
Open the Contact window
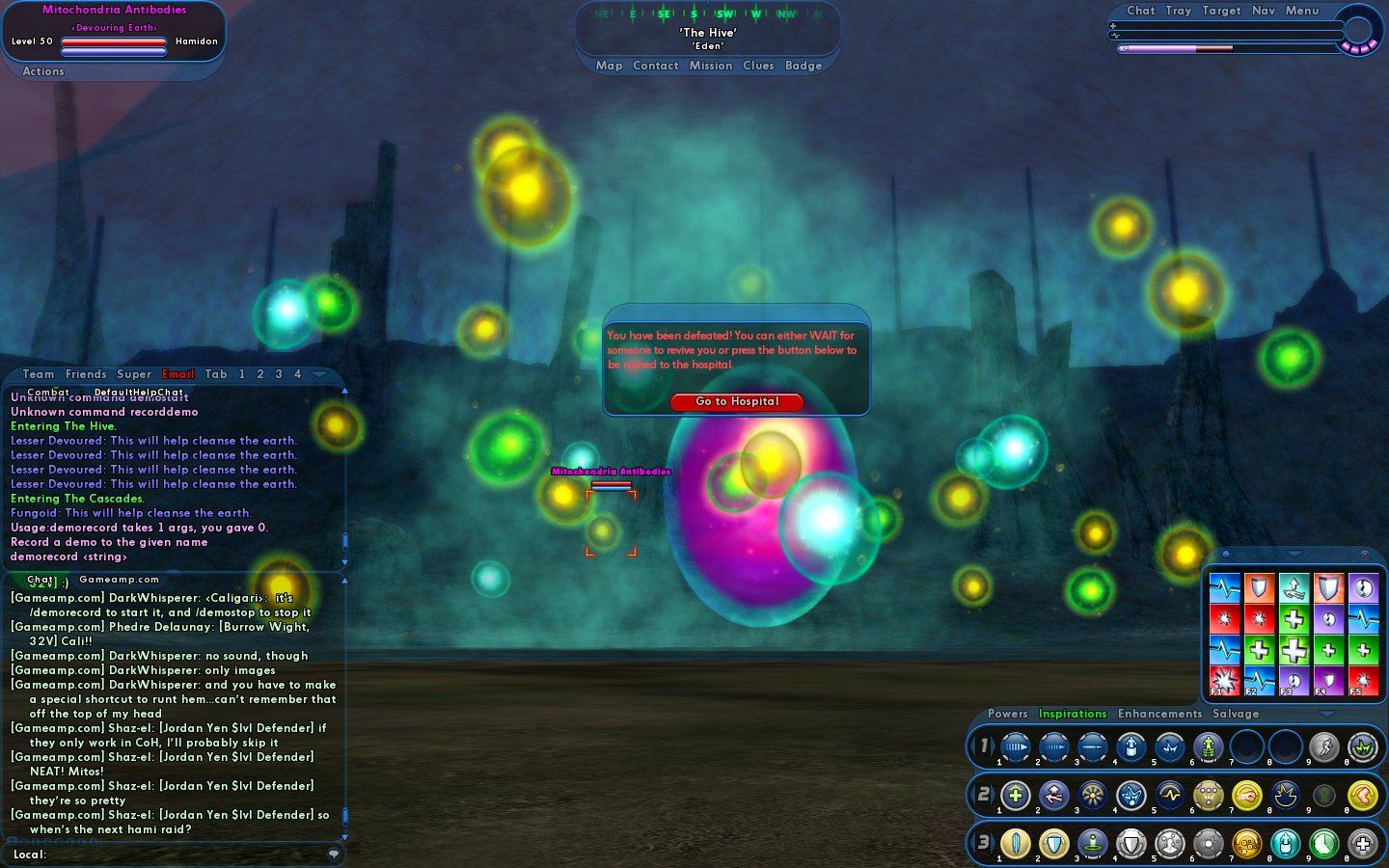pyautogui.click(x=656, y=66)
